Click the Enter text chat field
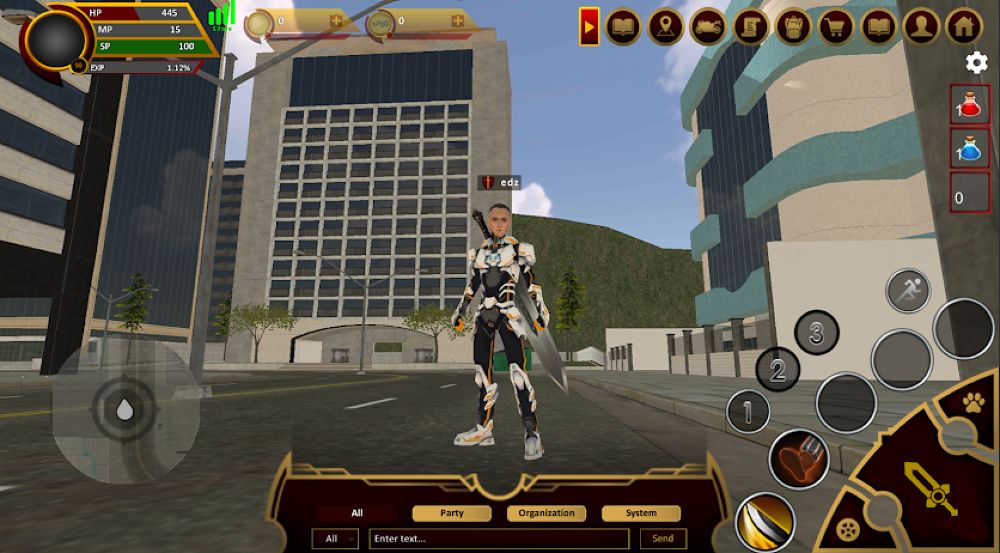Screen dimensions: 1000x553 [x=498, y=539]
